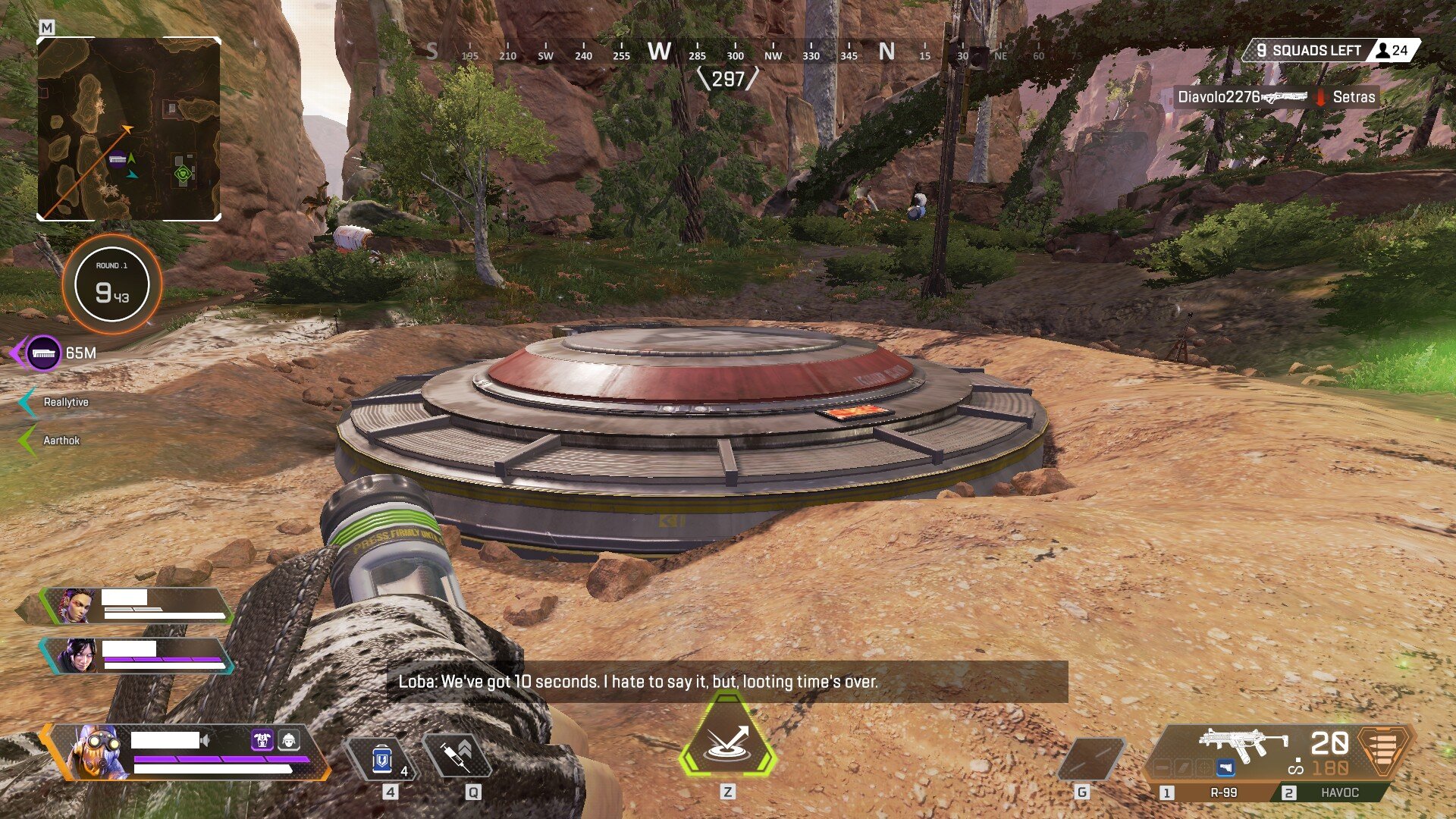Select the purple ammo ping marker icon
The height and width of the screenshot is (819, 1456).
tap(44, 353)
